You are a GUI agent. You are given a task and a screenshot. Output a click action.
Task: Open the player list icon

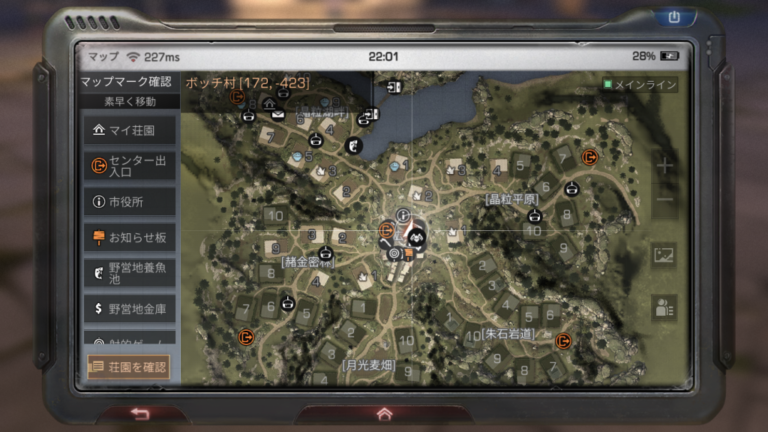664,308
